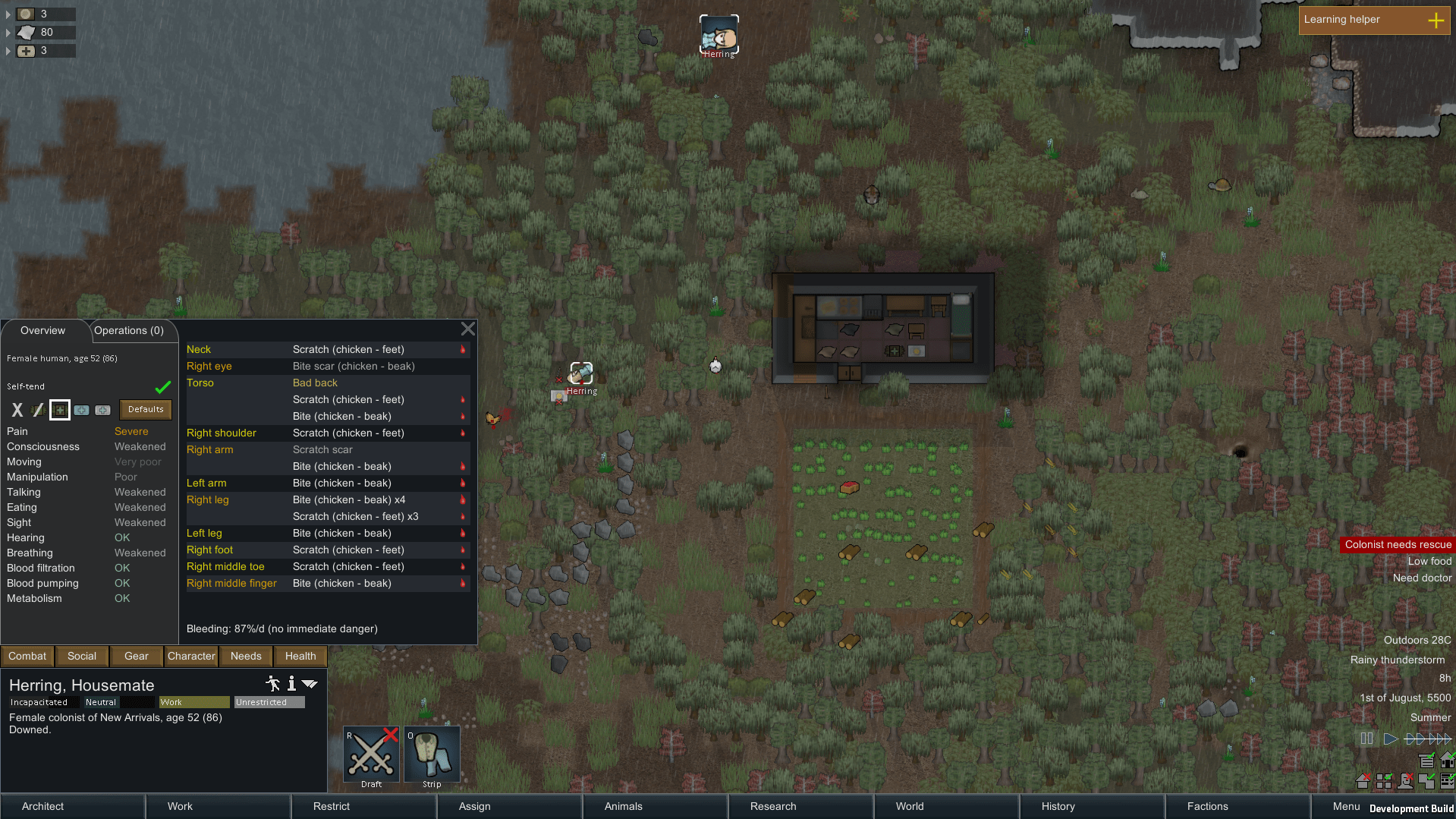Switch to the Operations (0) tab

(x=131, y=330)
